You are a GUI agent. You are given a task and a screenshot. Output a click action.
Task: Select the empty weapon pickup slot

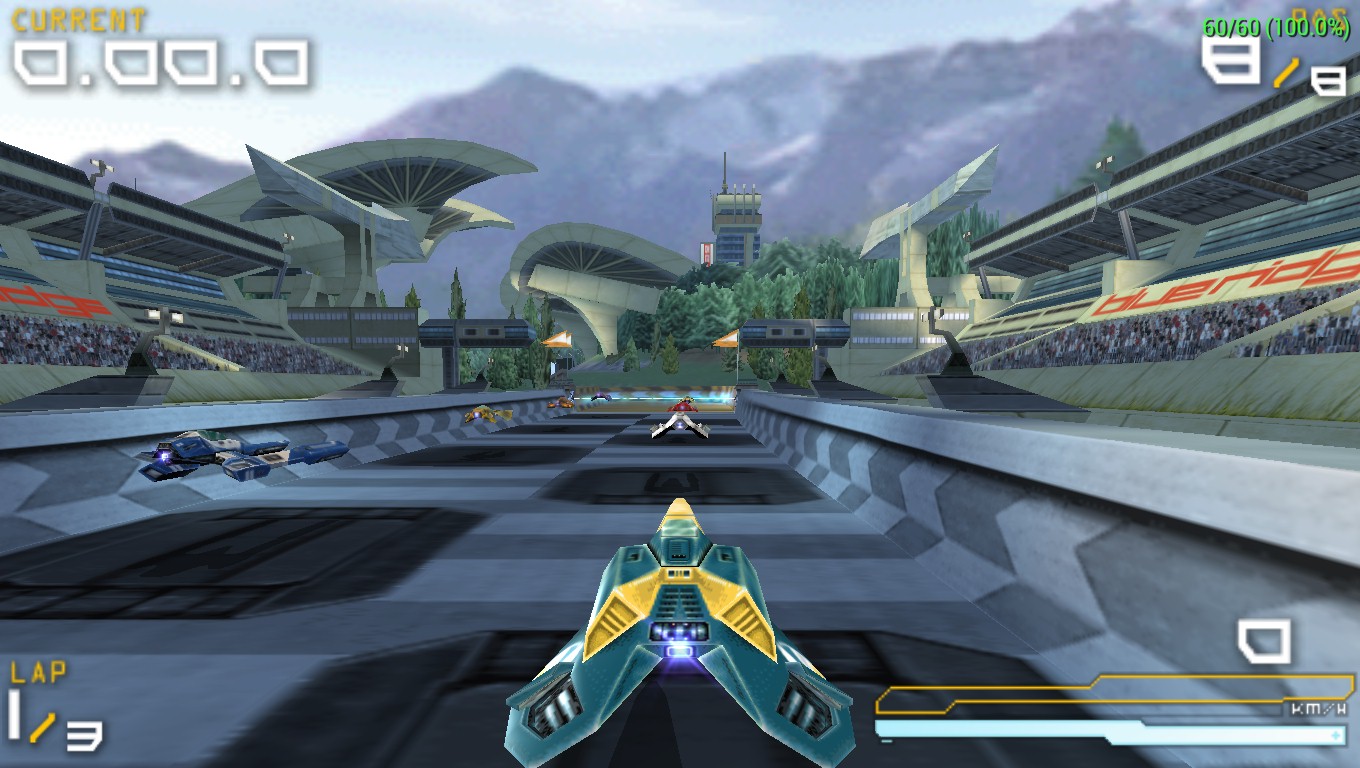1264,640
